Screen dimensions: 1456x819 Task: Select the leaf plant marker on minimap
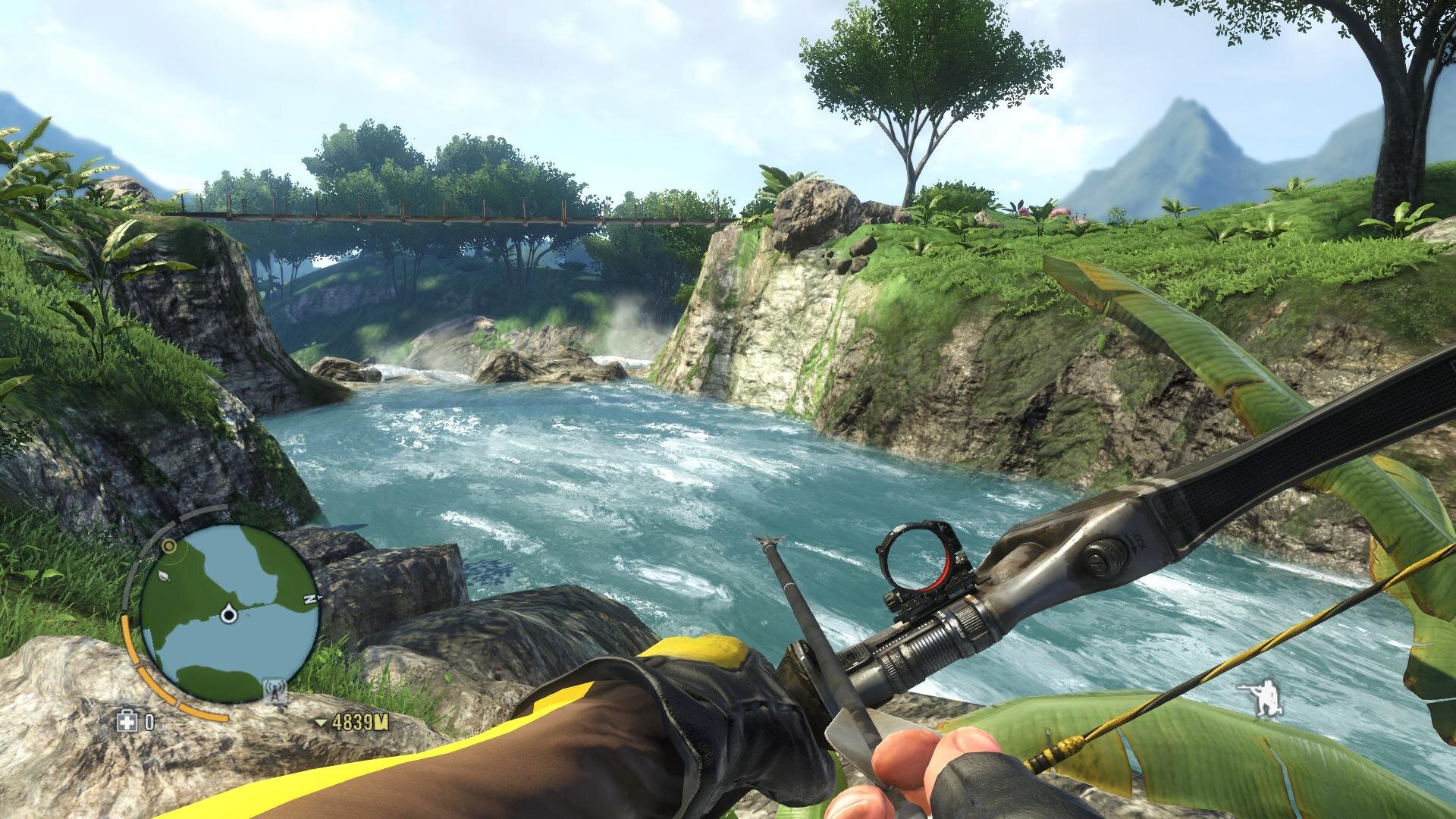[x=166, y=577]
